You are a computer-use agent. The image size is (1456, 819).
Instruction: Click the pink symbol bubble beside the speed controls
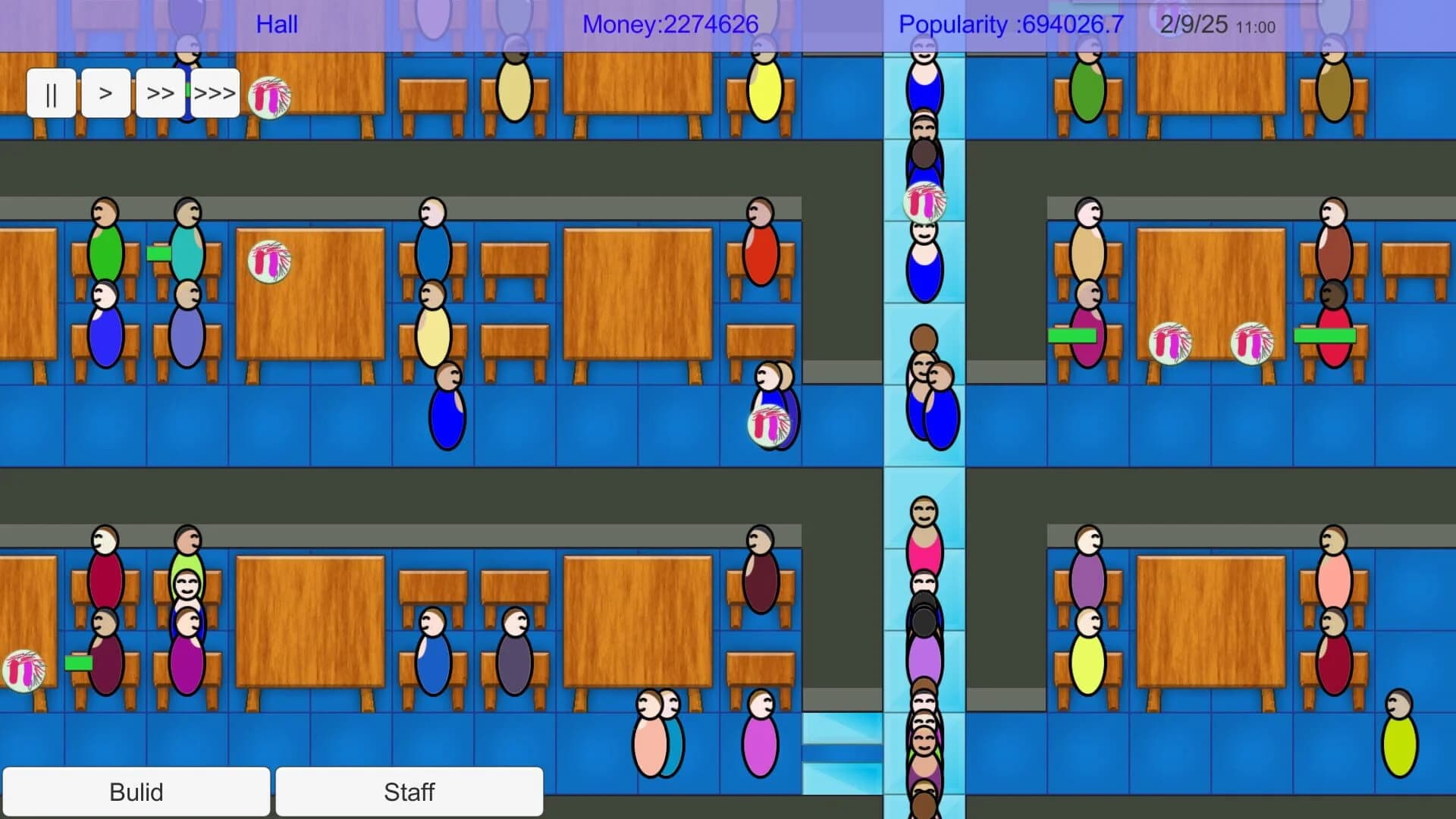click(269, 99)
